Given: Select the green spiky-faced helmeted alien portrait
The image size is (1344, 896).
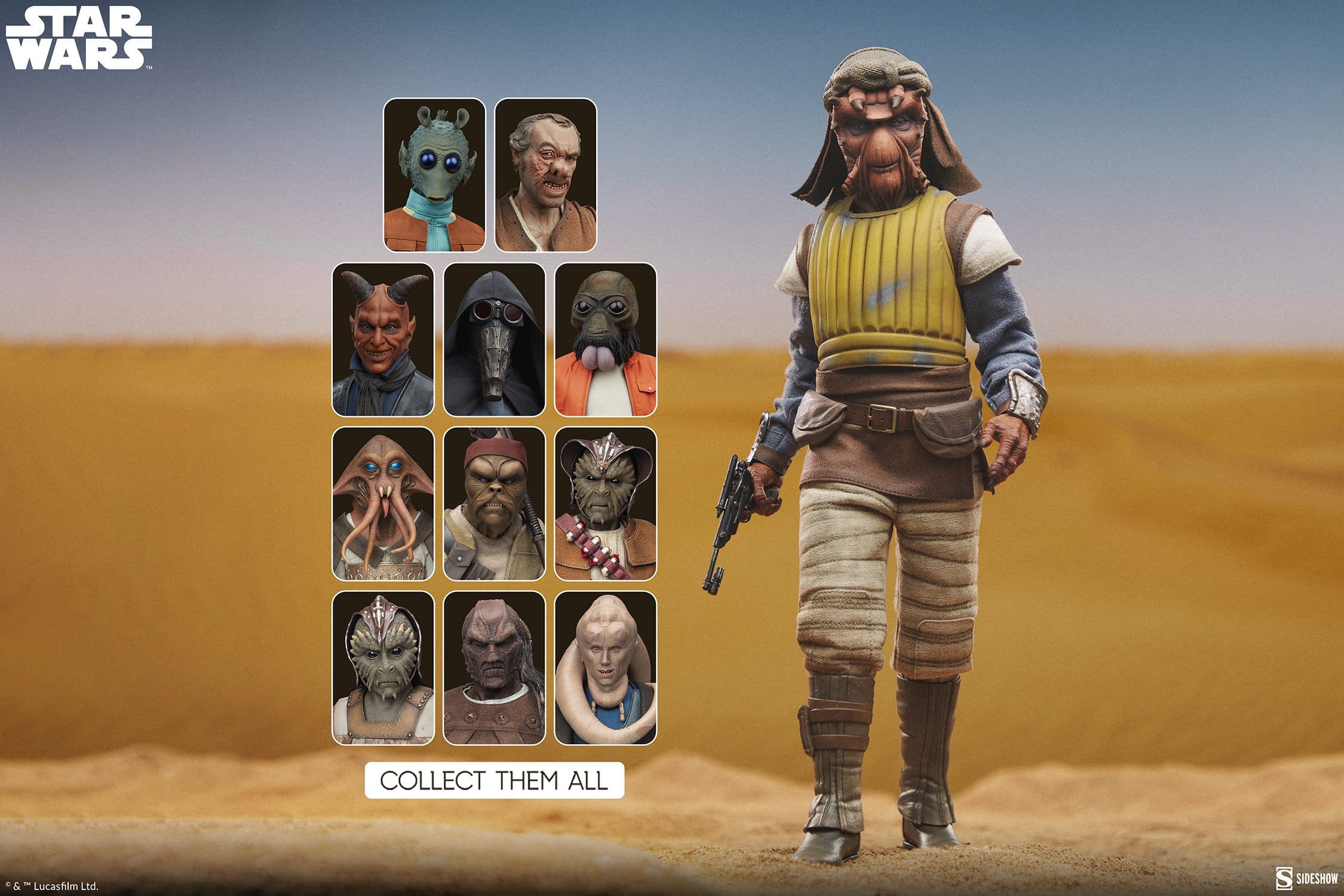Looking at the screenshot, I should (383, 668).
